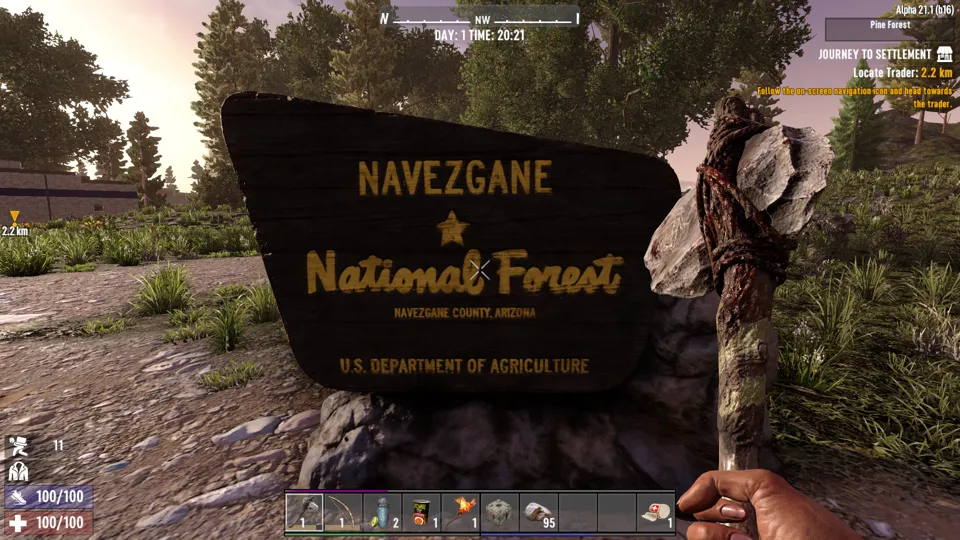Image resolution: width=960 pixels, height=540 pixels.
Task: Equip the primitive bow from the hotbar
Action: click(x=344, y=512)
